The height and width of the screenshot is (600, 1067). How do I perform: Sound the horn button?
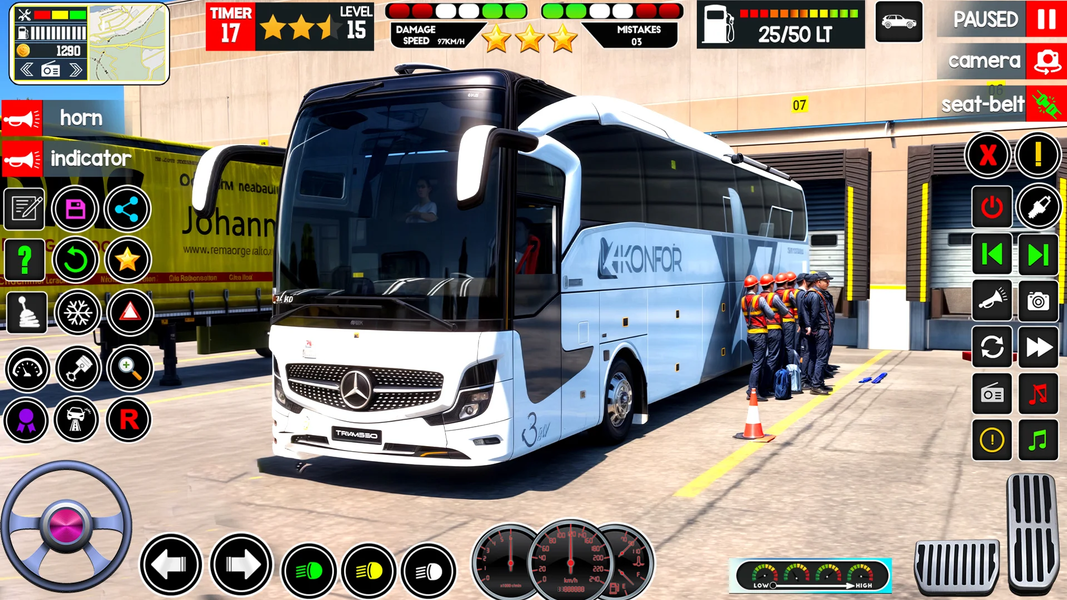coord(65,118)
